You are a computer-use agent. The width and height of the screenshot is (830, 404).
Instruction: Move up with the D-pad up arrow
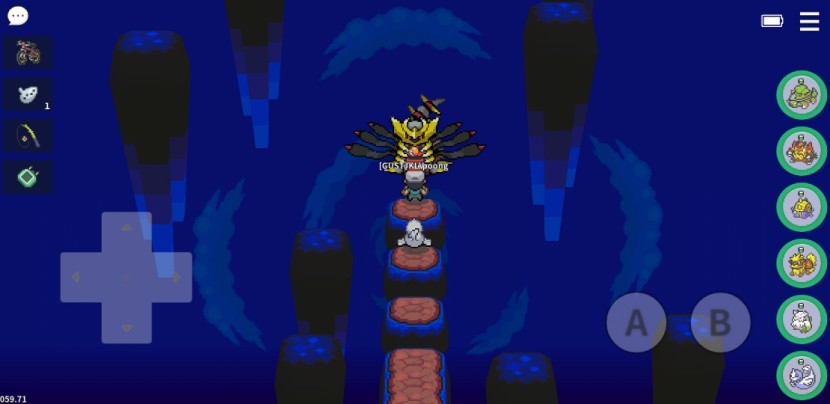[x=126, y=229]
